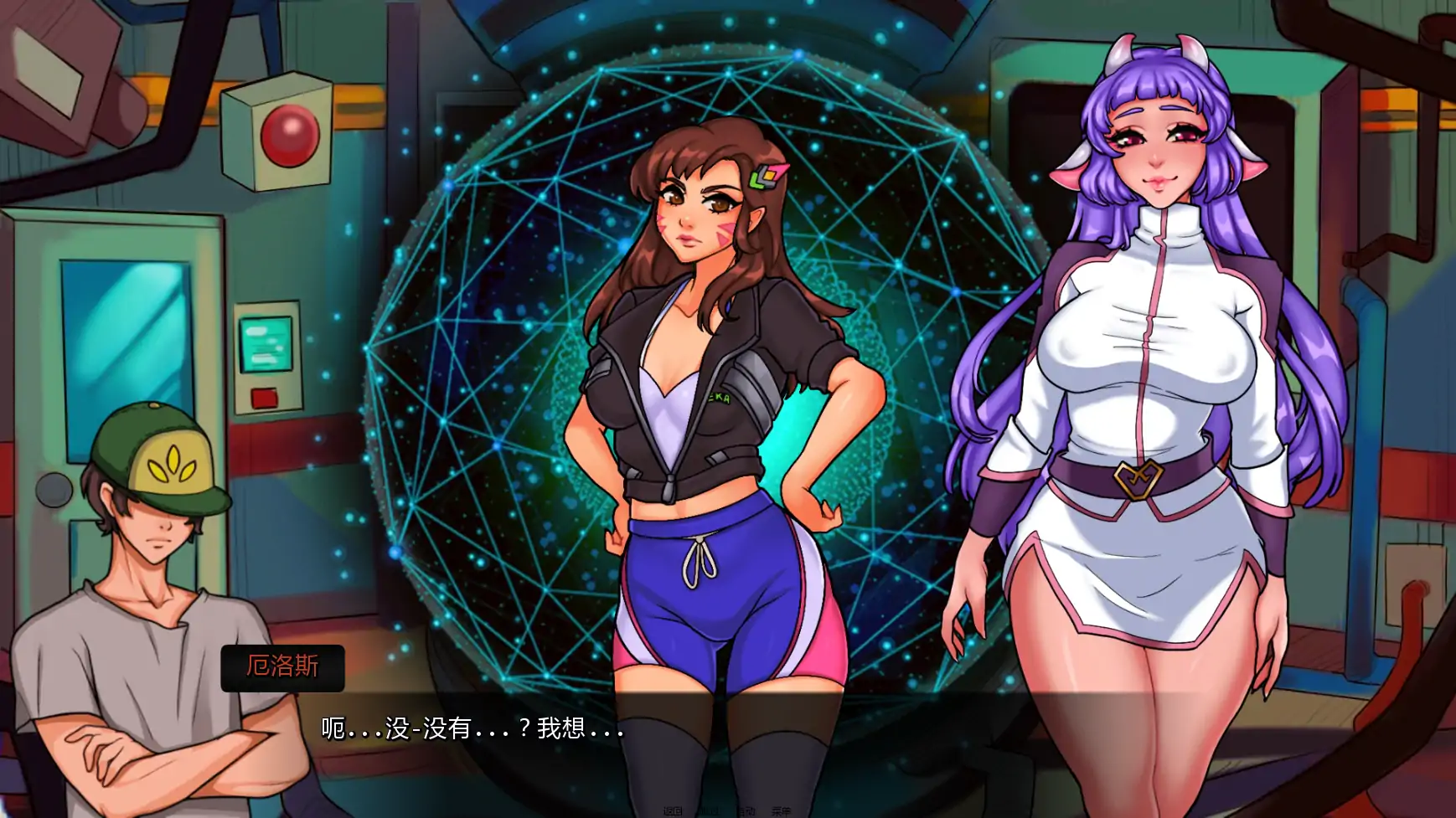Screen dimensions: 1456x818
Task: Click 跳过 to skip the dialogue
Action: 710,810
